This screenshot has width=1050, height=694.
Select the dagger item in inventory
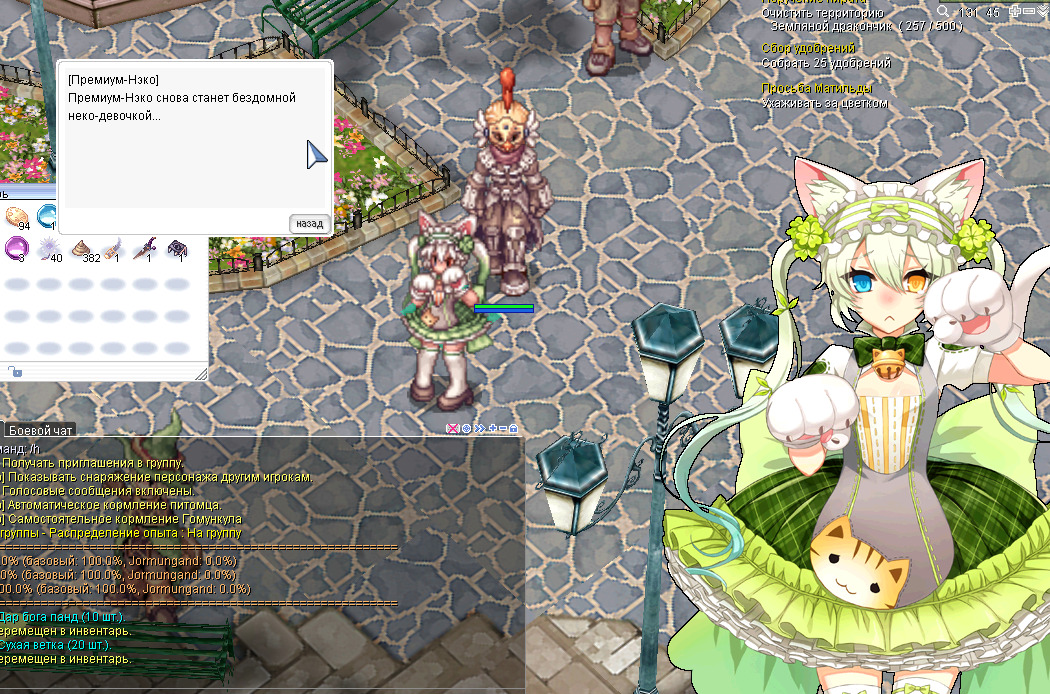pos(146,246)
